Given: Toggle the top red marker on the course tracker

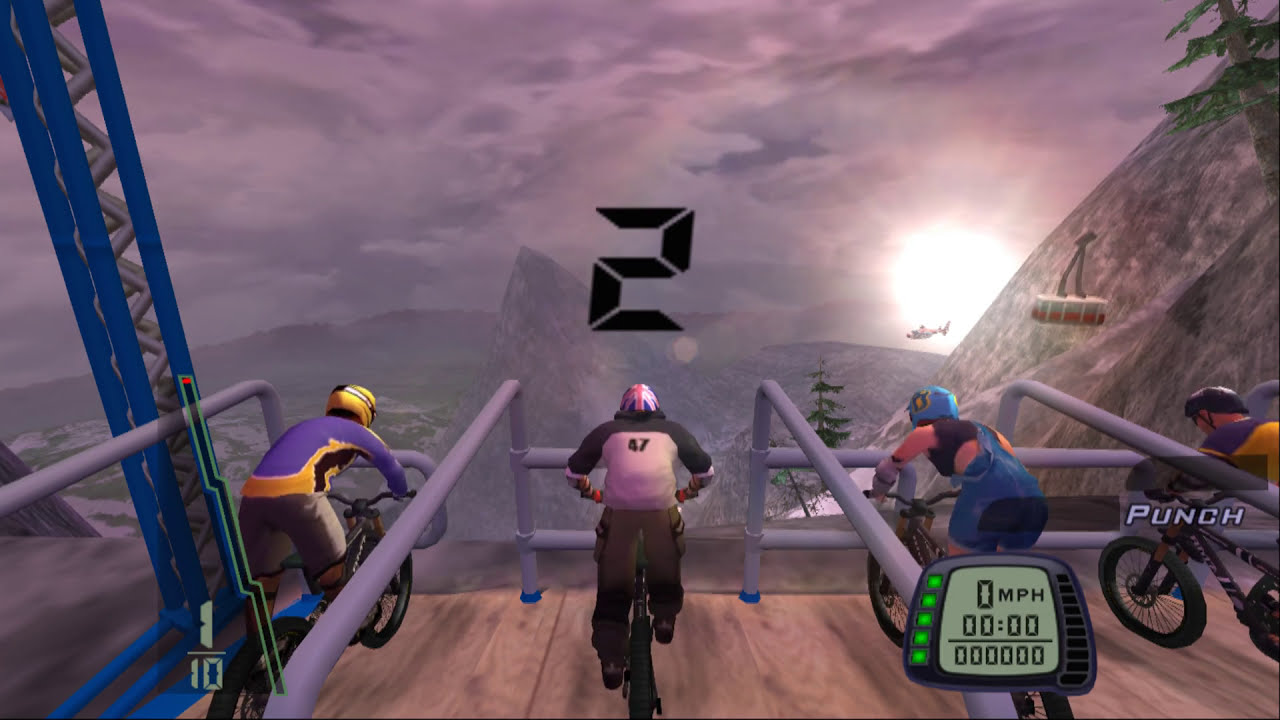Looking at the screenshot, I should (186, 380).
